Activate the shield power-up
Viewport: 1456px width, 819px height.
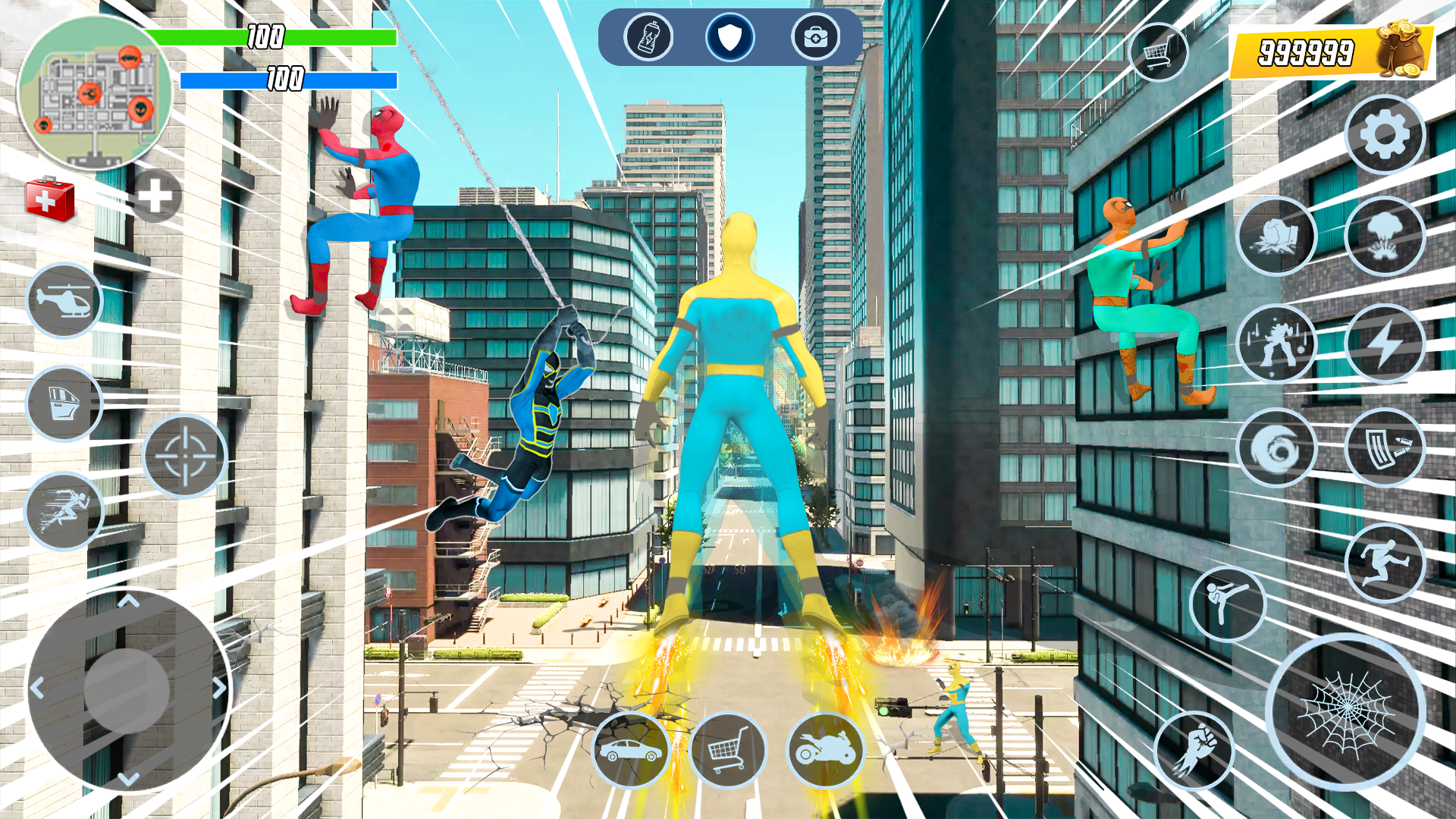tap(730, 38)
